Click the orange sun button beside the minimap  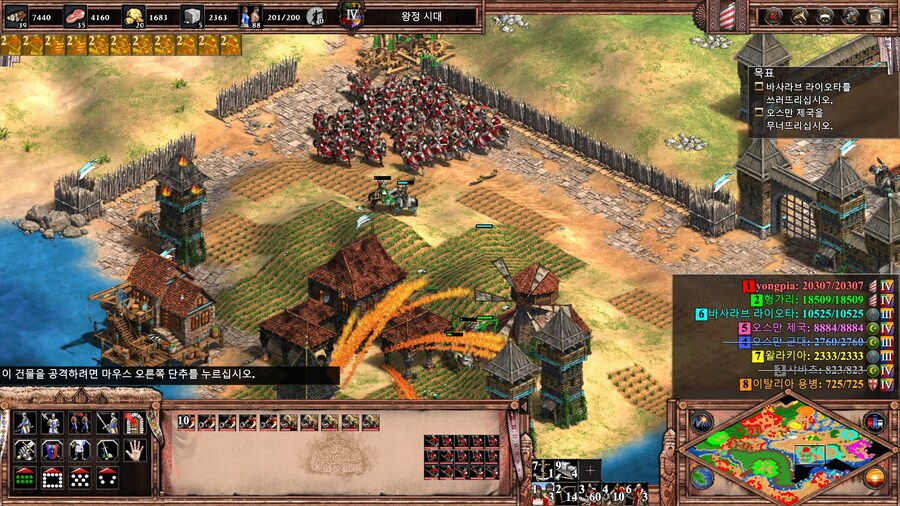[x=874, y=478]
